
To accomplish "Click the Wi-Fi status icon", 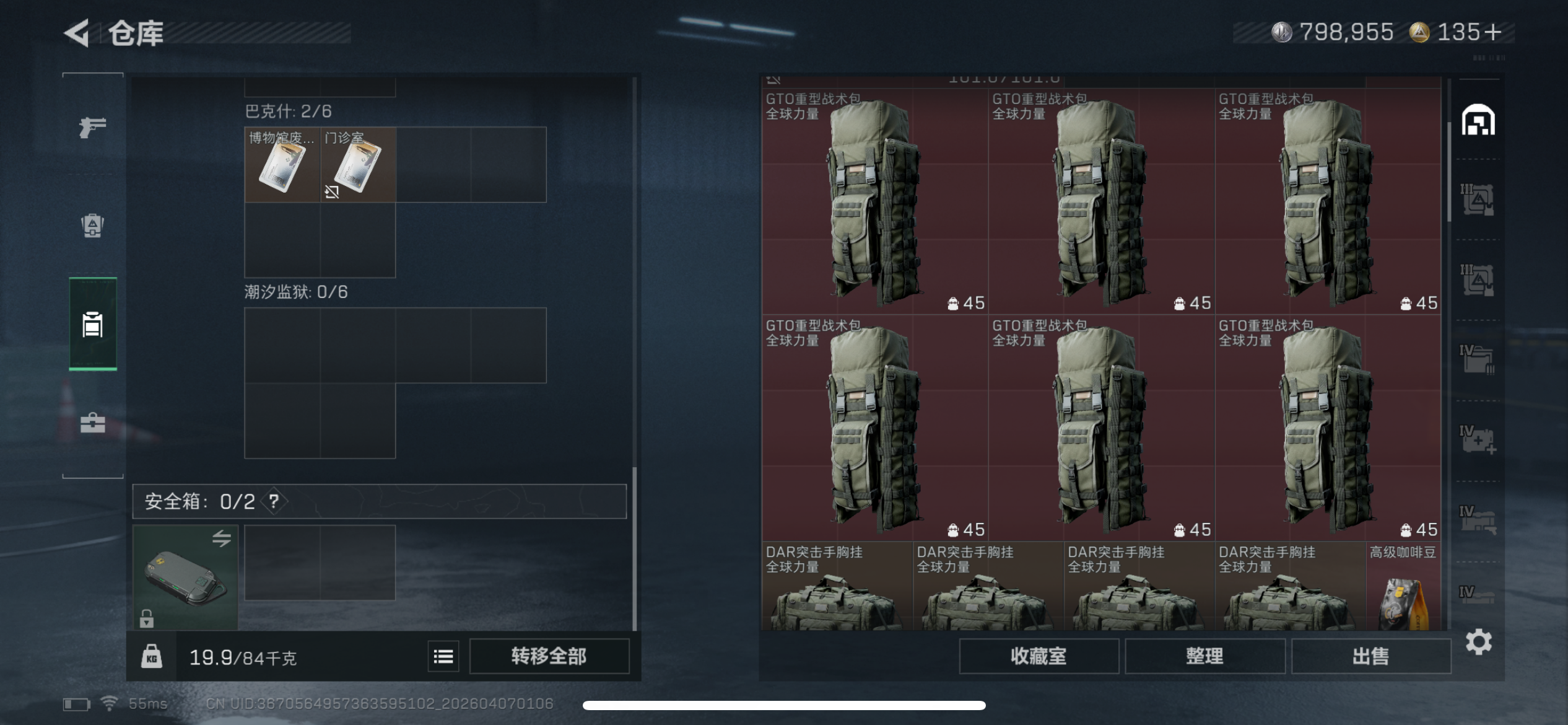I will tap(110, 703).
